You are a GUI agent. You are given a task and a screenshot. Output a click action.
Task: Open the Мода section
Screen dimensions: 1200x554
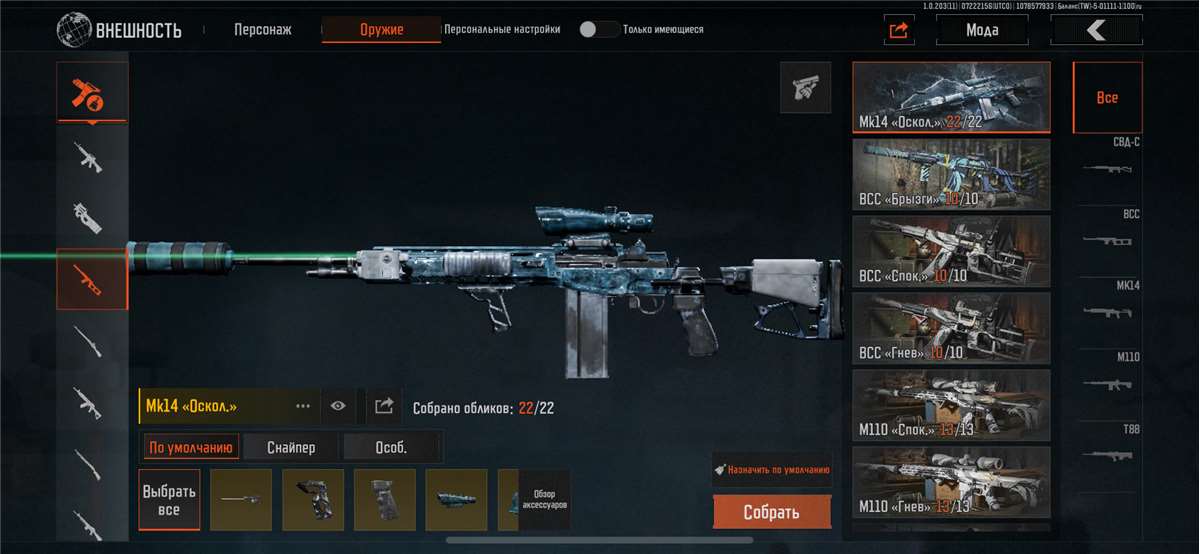click(x=982, y=30)
